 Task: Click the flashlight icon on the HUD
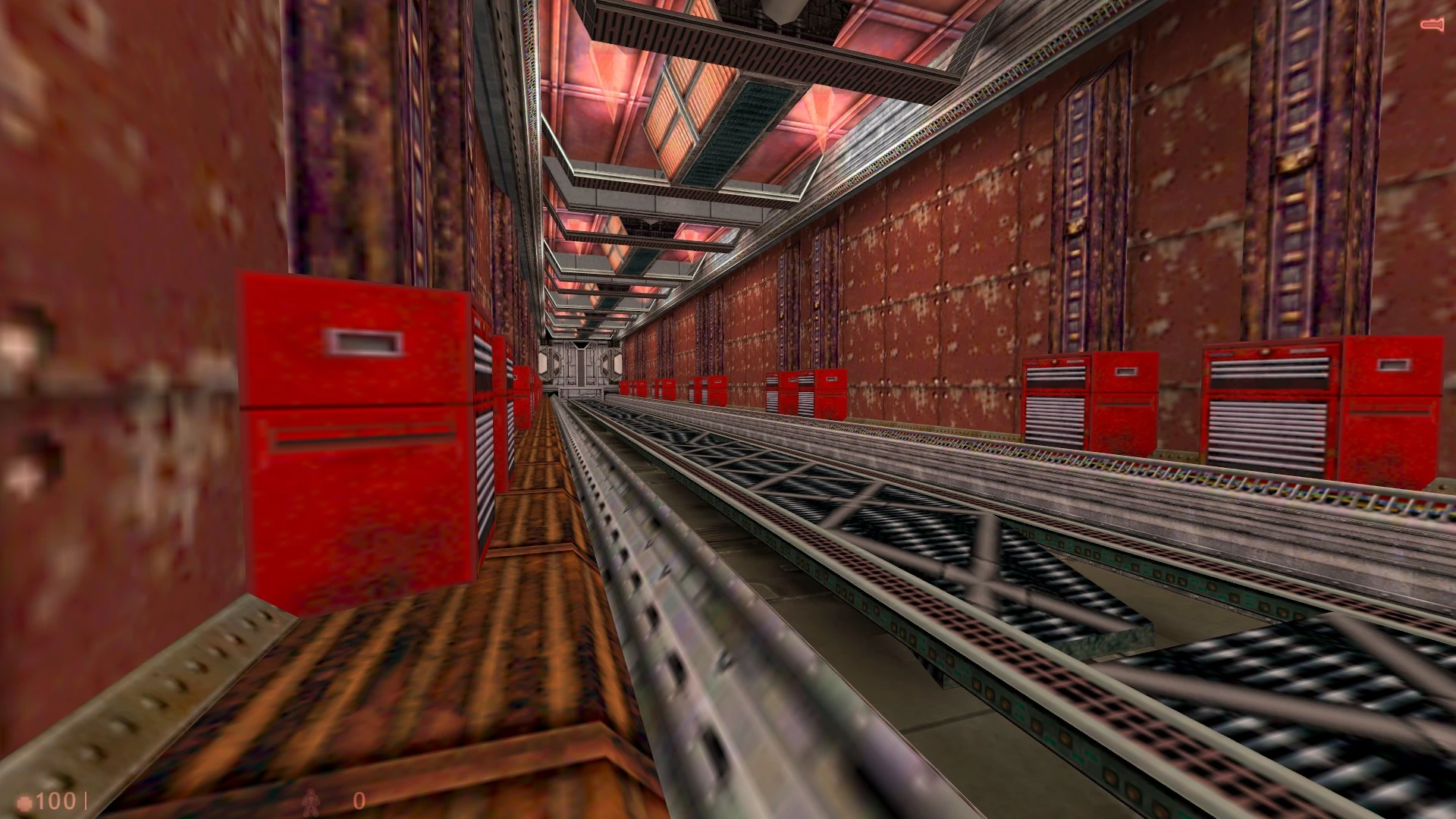(x=1430, y=25)
